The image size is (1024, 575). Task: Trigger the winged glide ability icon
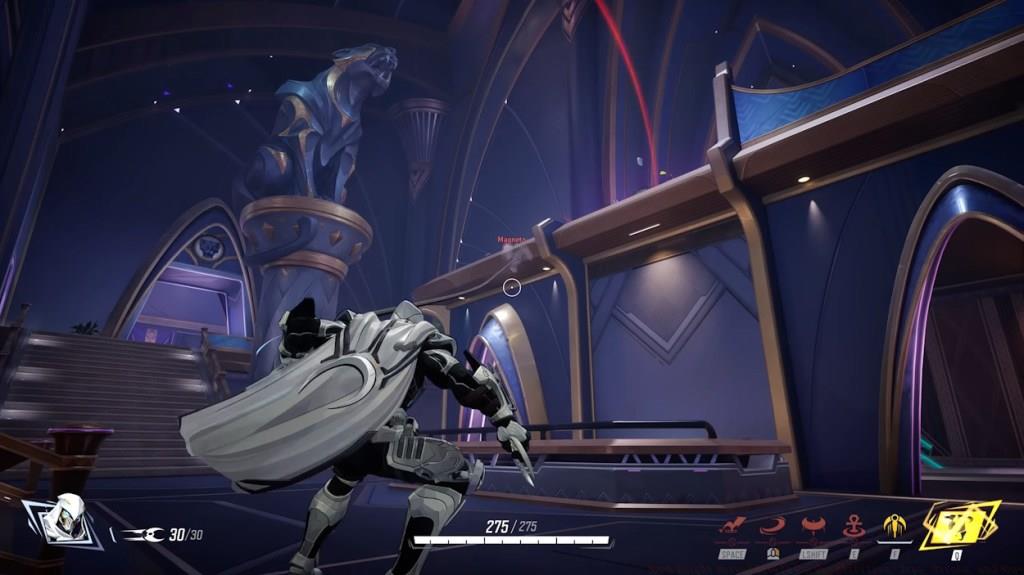[814, 526]
